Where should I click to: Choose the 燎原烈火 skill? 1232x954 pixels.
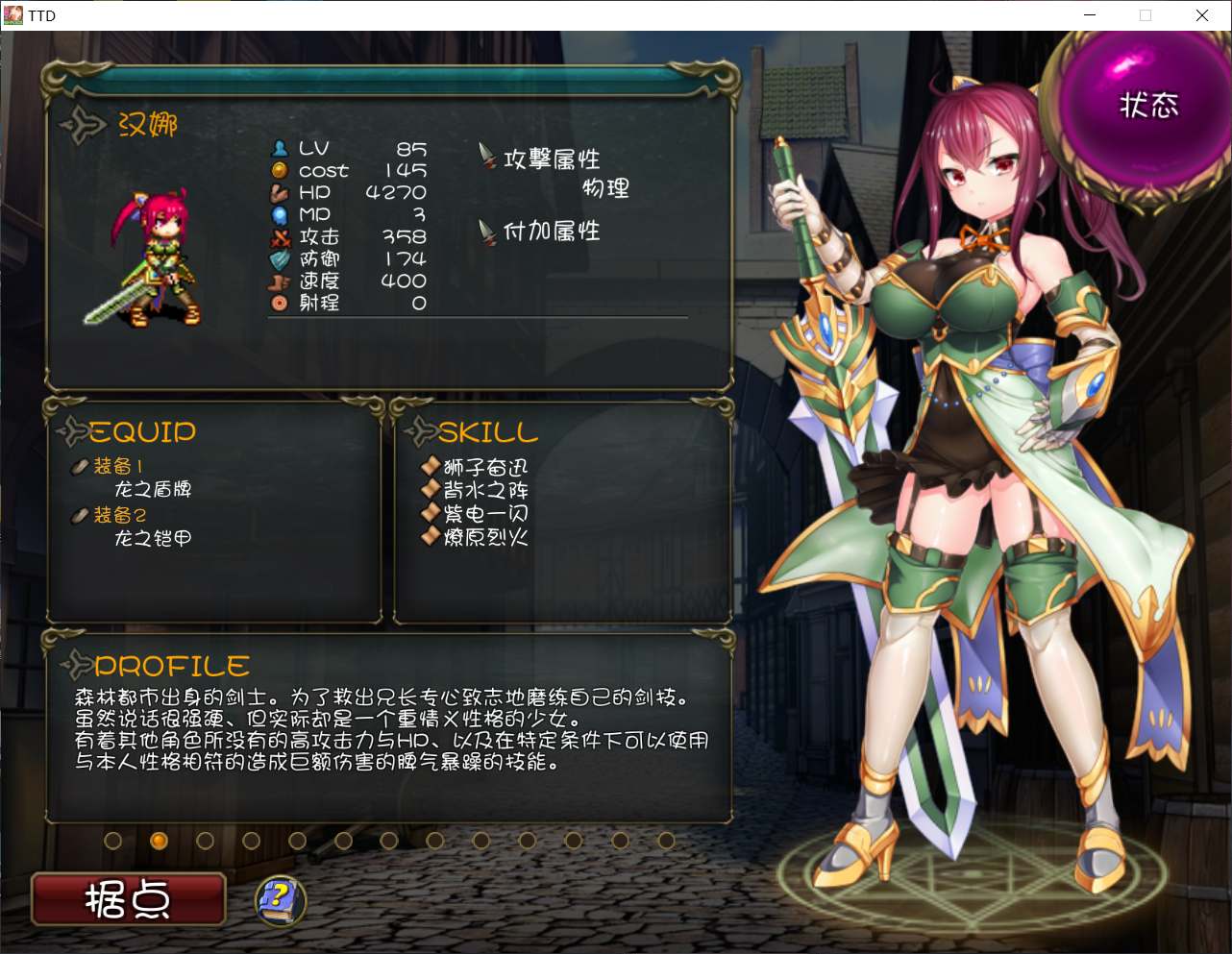(x=485, y=537)
